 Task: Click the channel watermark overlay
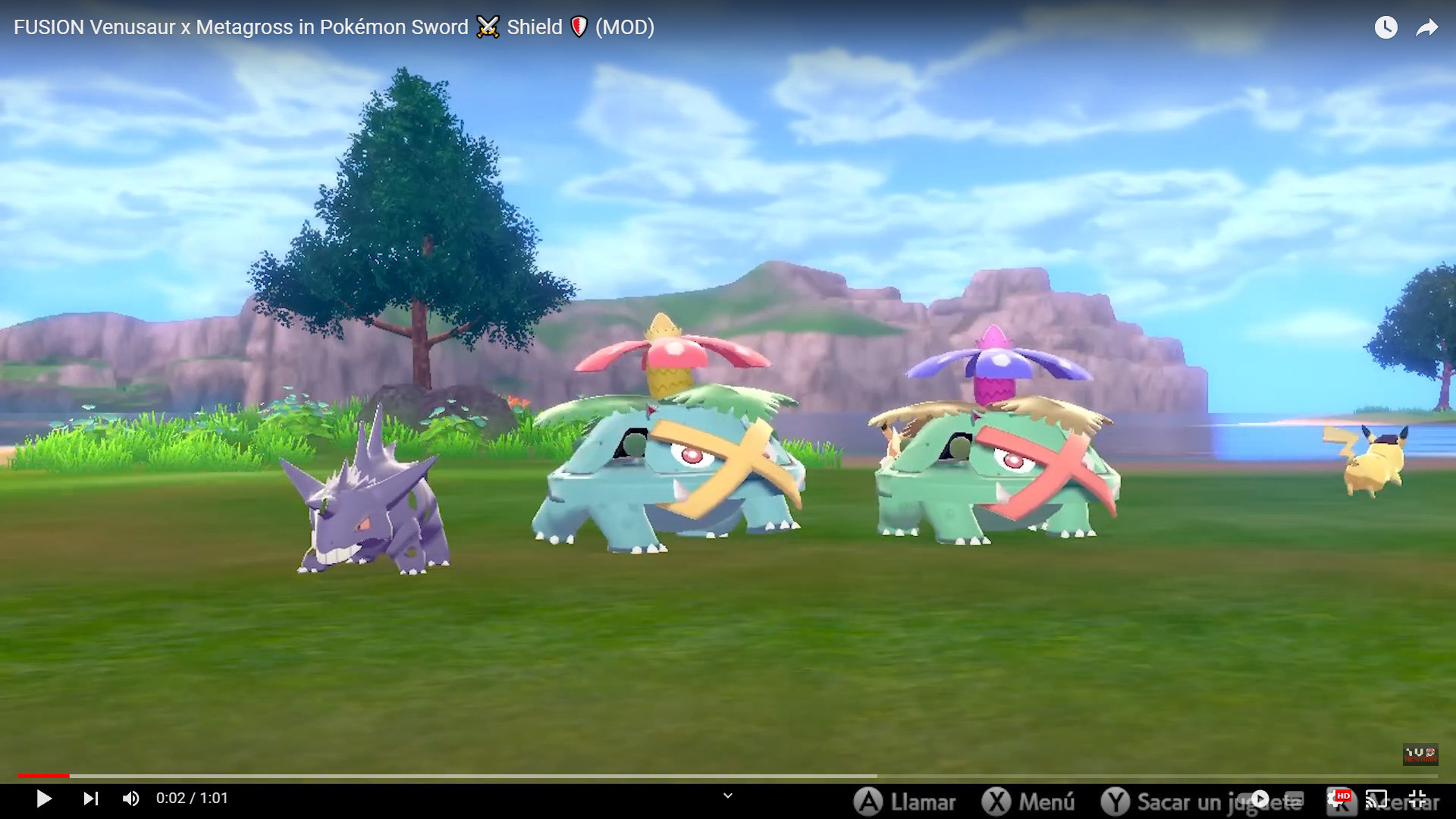click(1420, 755)
